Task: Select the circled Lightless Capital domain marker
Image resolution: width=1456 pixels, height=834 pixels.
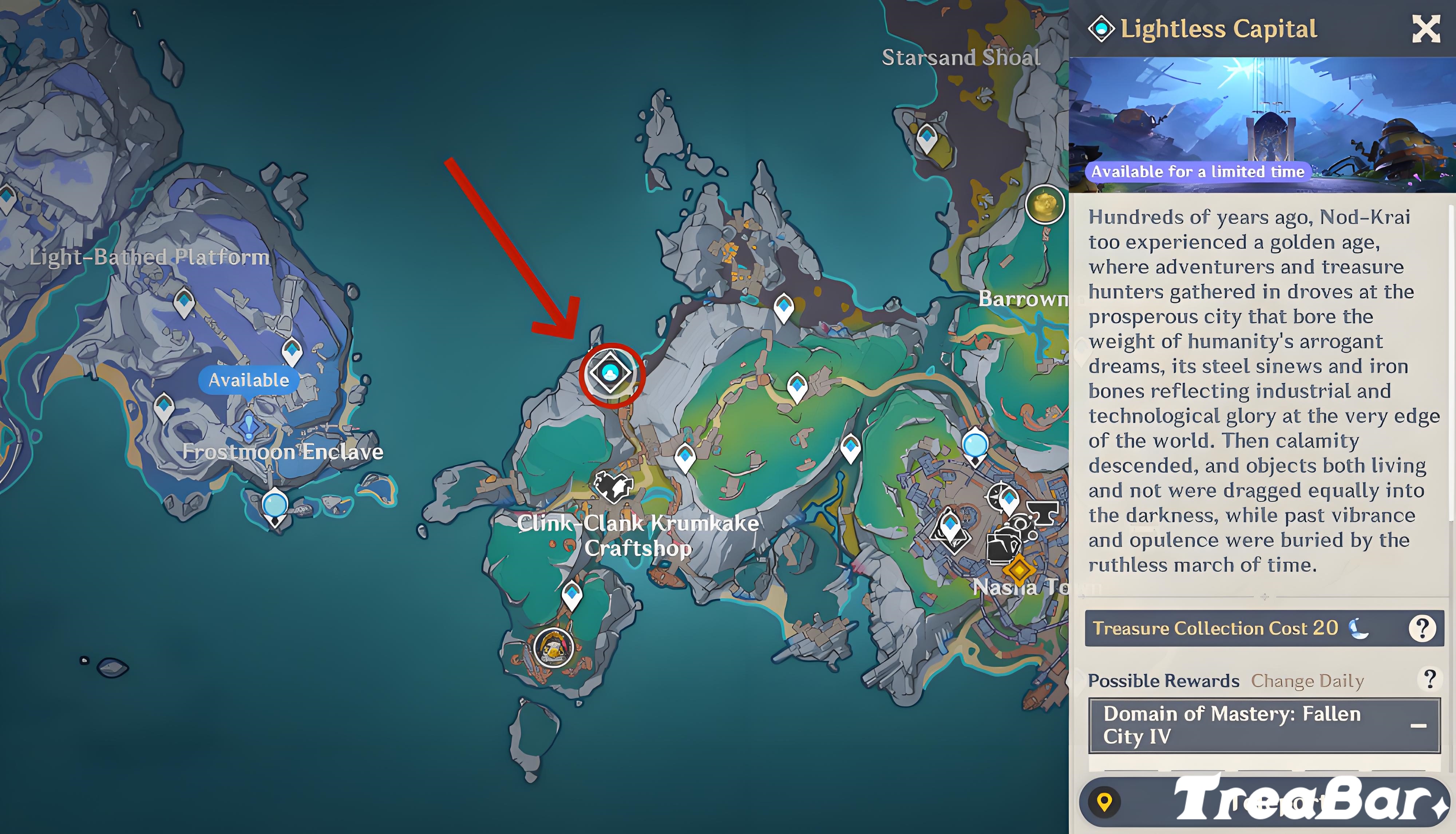Action: click(611, 373)
